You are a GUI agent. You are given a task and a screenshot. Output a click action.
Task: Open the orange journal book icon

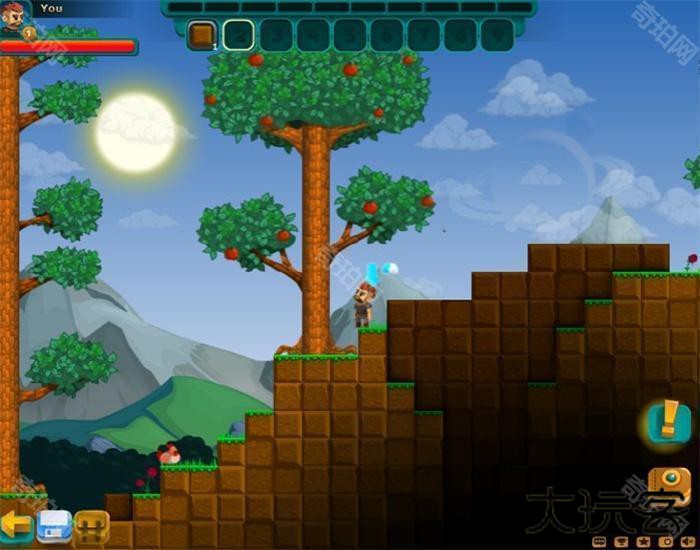(x=668, y=487)
